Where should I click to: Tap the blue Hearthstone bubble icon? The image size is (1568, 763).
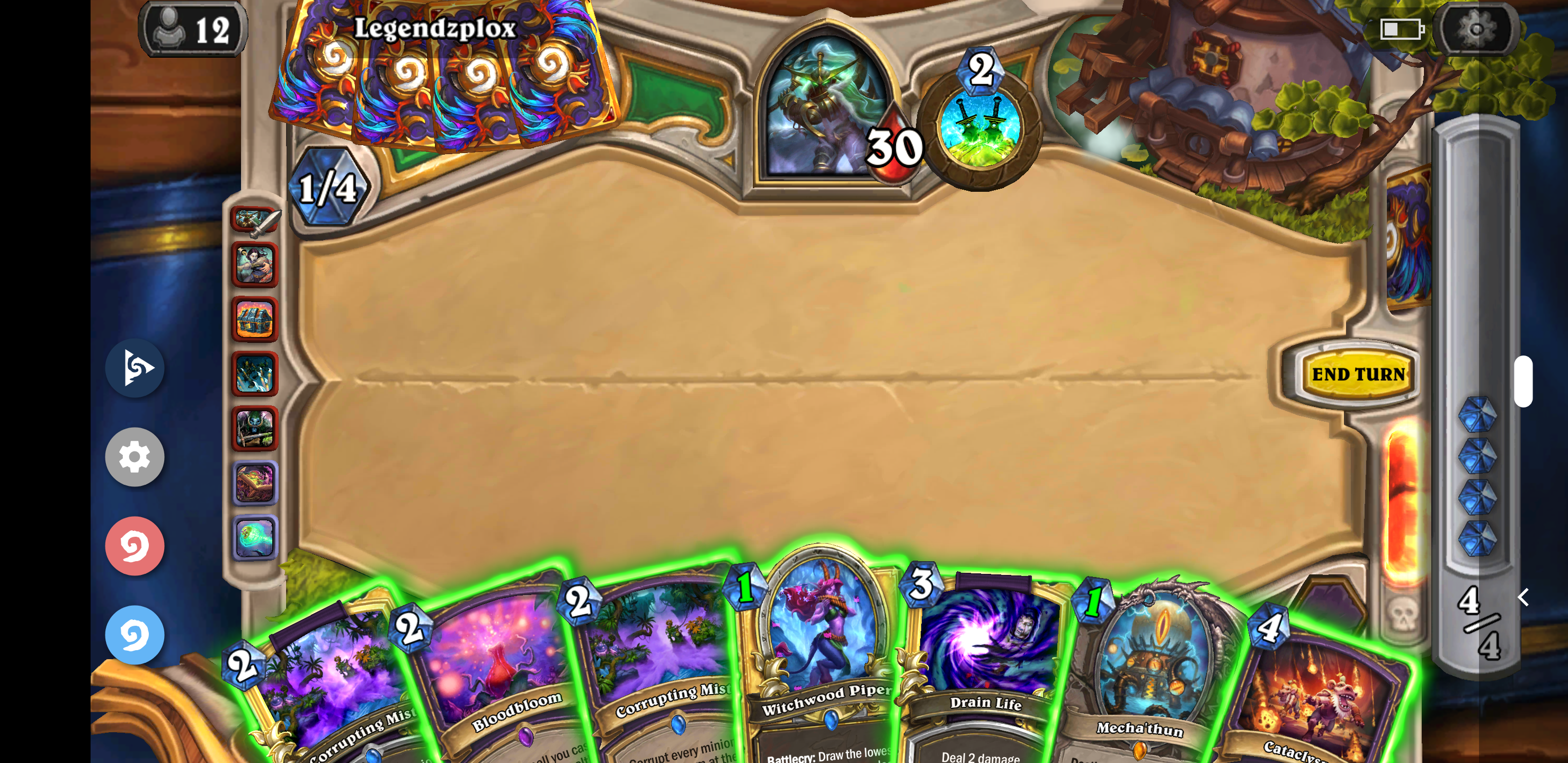(x=134, y=635)
